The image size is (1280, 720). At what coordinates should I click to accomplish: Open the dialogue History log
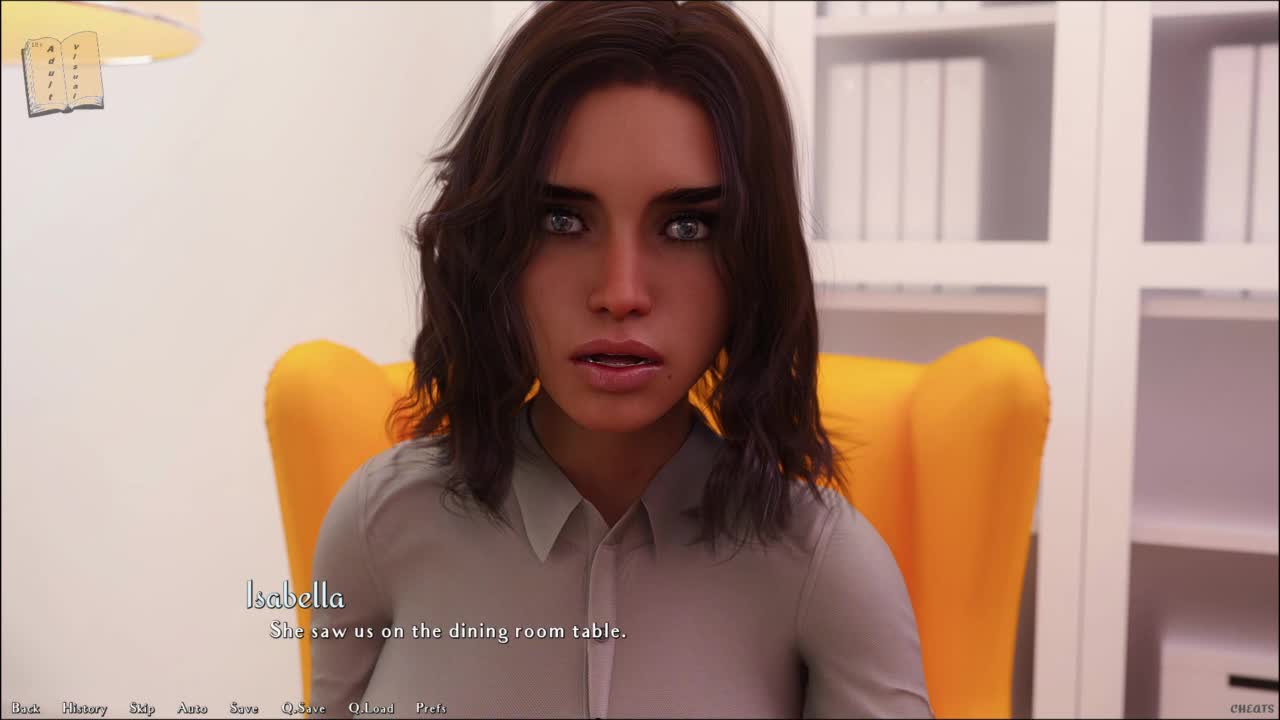pos(84,708)
